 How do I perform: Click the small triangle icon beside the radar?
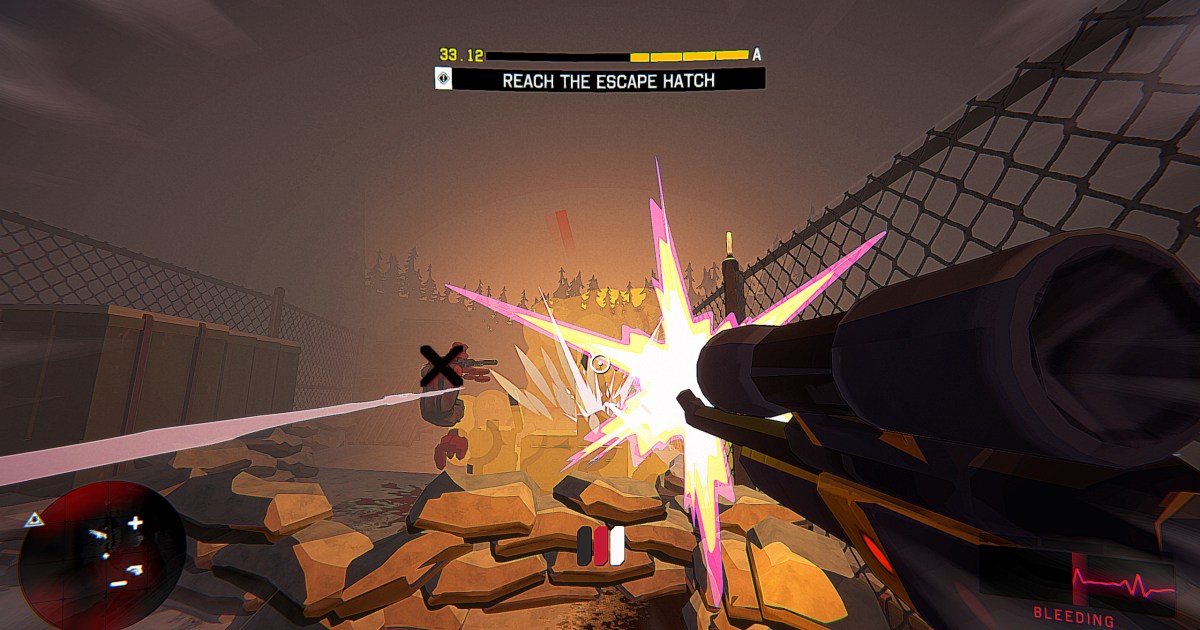[x=33, y=519]
